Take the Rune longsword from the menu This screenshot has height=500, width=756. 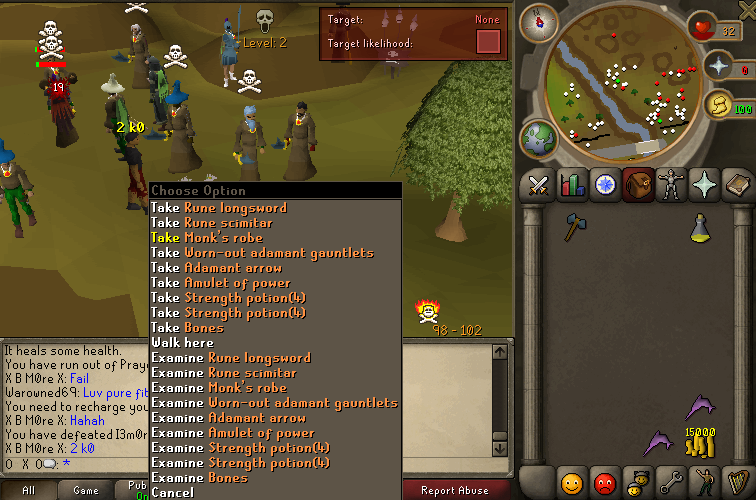pos(219,208)
